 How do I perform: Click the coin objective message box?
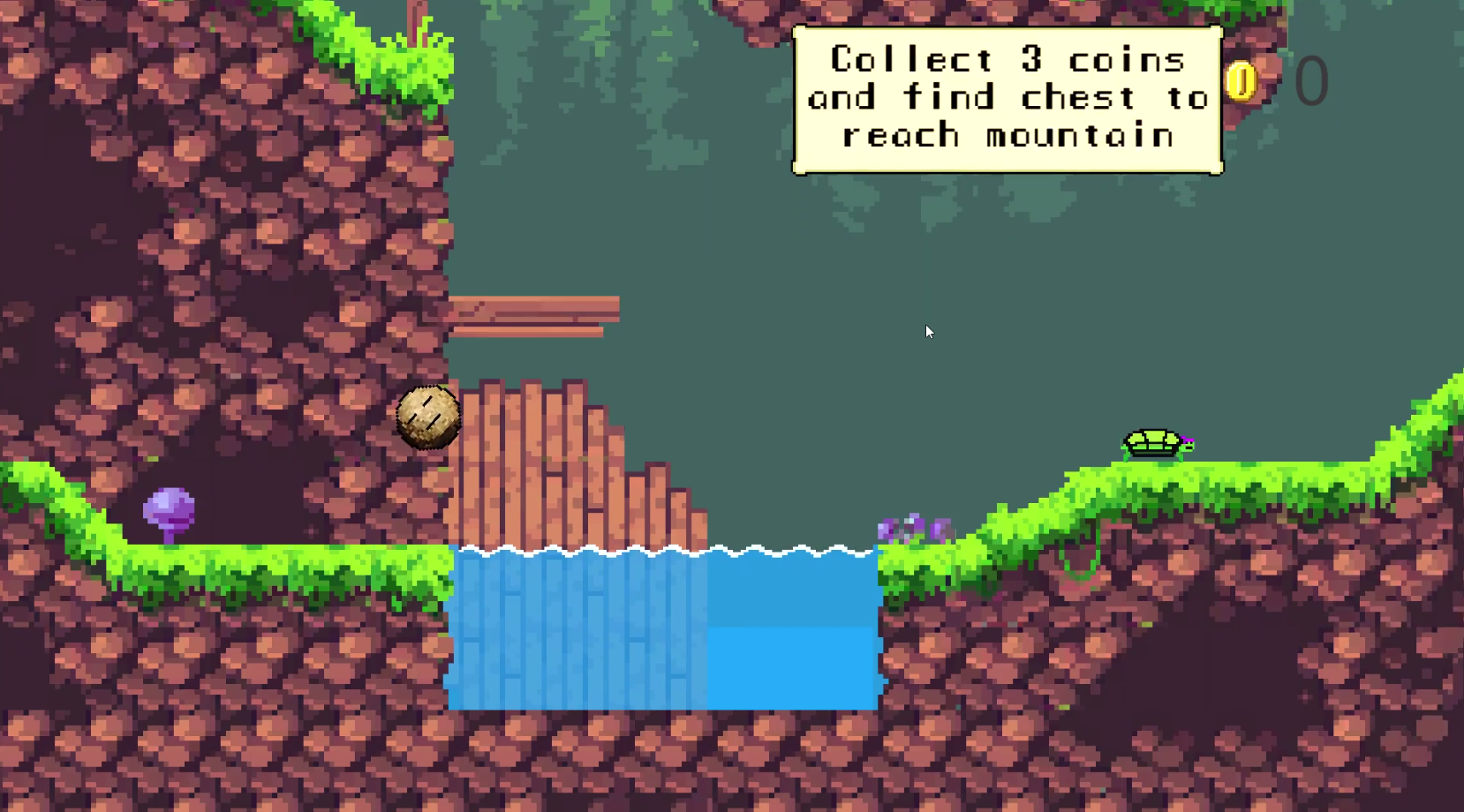coord(1007,100)
